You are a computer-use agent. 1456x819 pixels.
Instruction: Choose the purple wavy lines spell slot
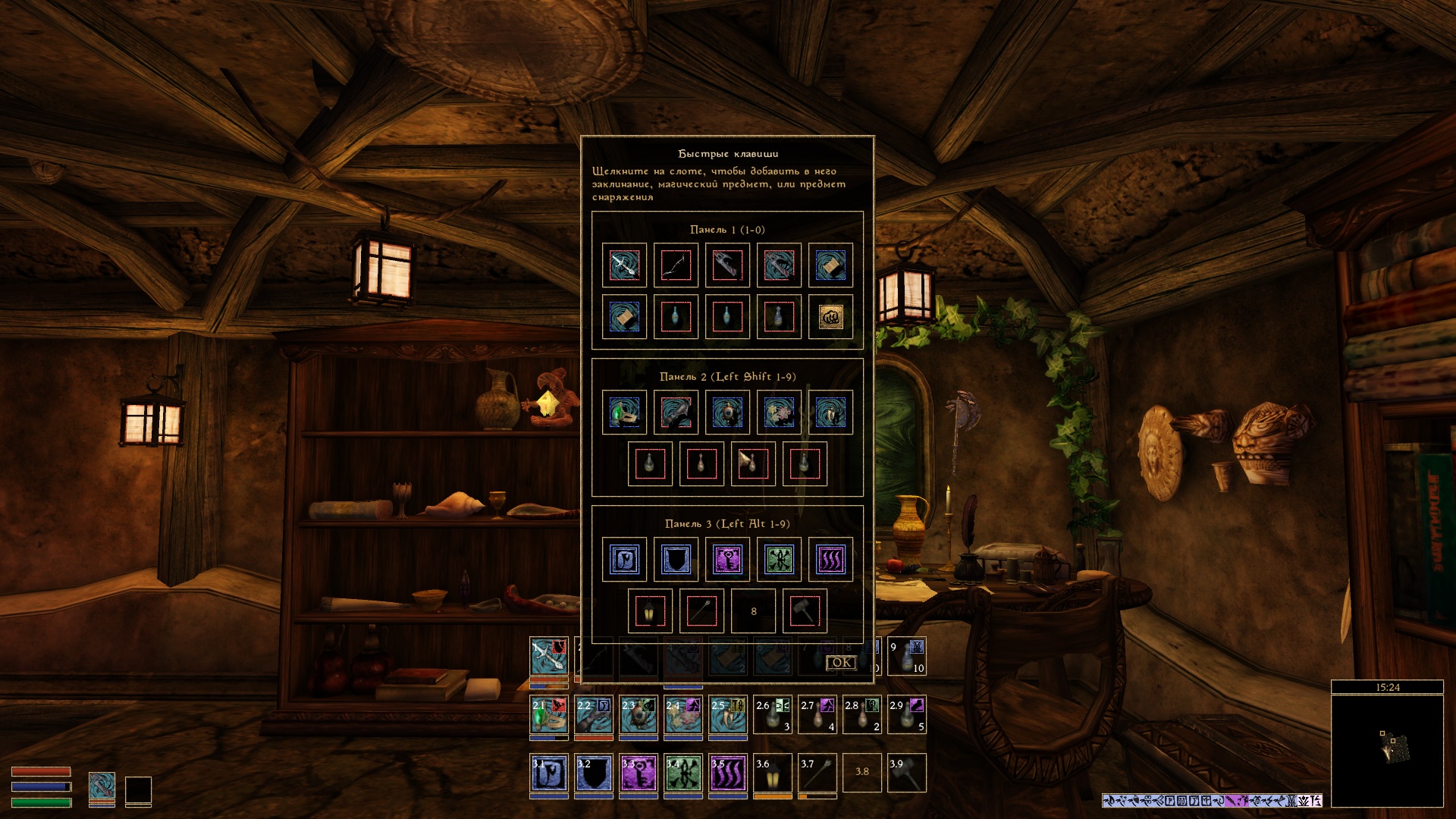tap(830, 560)
